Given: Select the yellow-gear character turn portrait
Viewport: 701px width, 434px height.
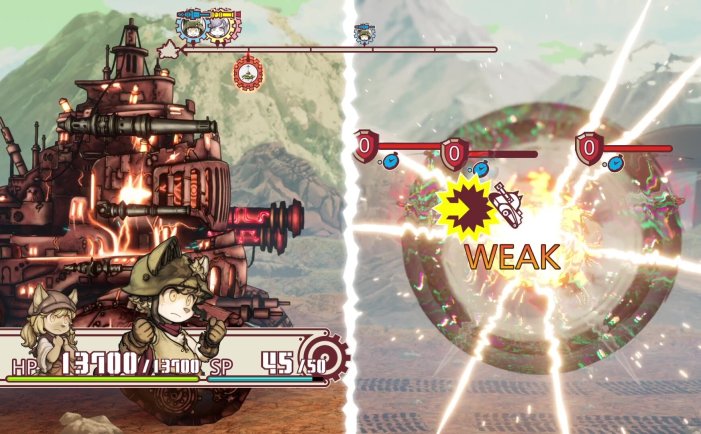Looking at the screenshot, I should pos(219,27).
